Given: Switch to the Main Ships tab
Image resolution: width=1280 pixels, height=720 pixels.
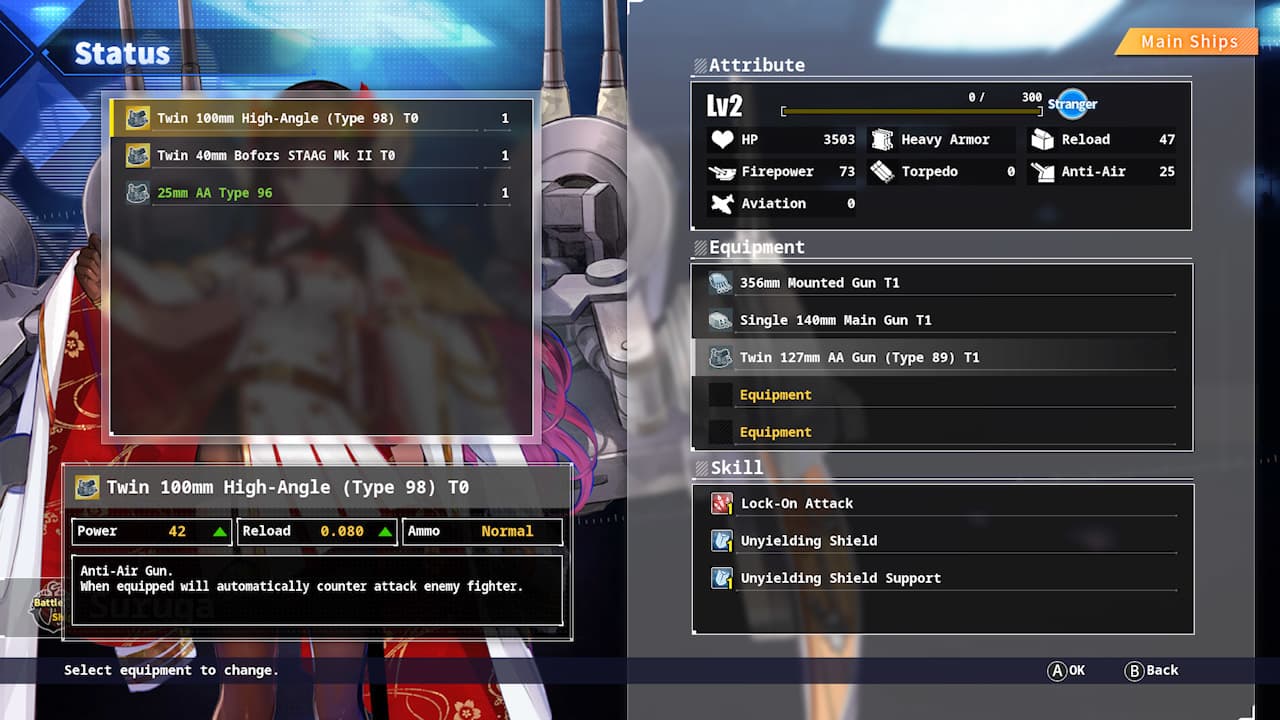Looking at the screenshot, I should point(1190,42).
